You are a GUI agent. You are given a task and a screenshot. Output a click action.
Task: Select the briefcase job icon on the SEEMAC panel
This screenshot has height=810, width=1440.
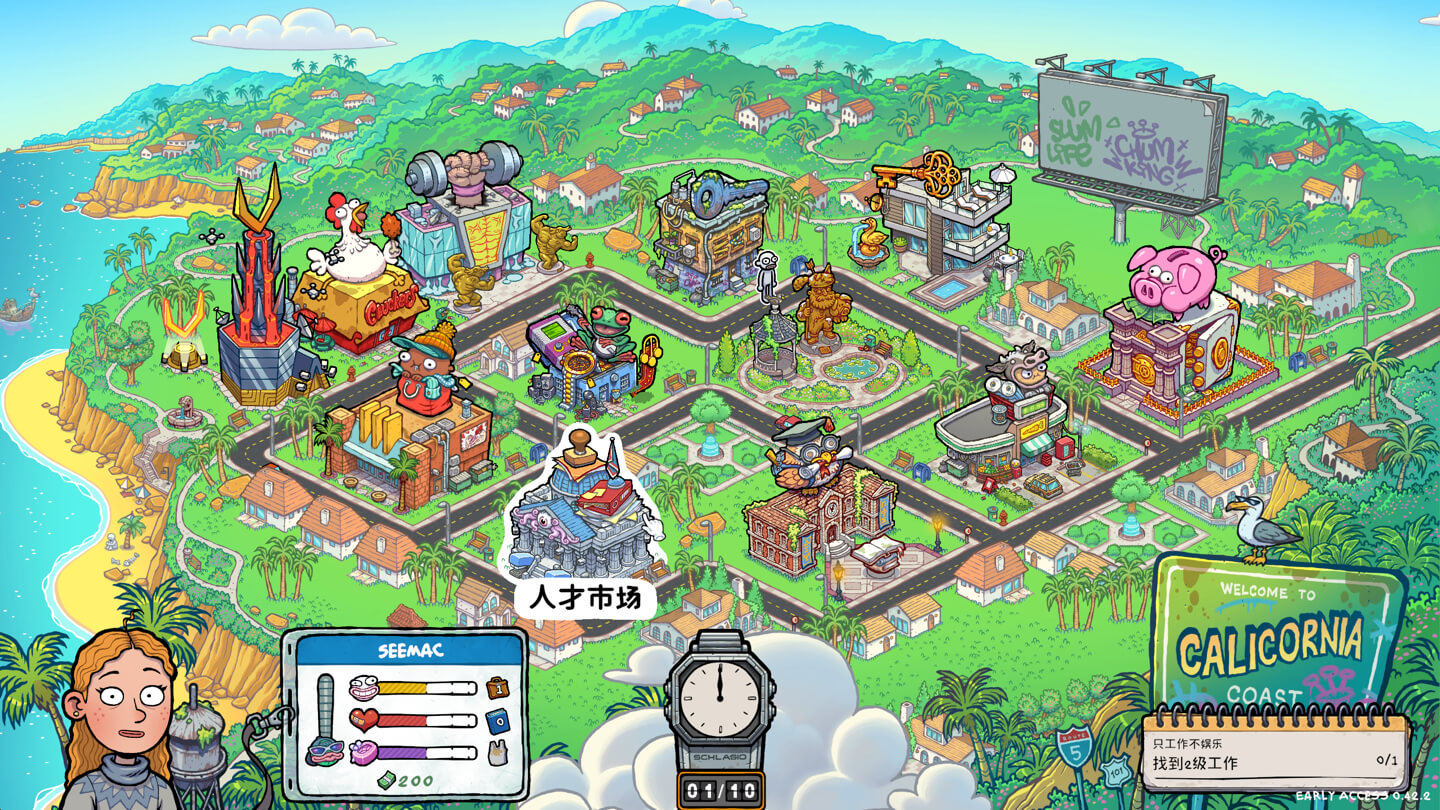pyautogui.click(x=497, y=686)
